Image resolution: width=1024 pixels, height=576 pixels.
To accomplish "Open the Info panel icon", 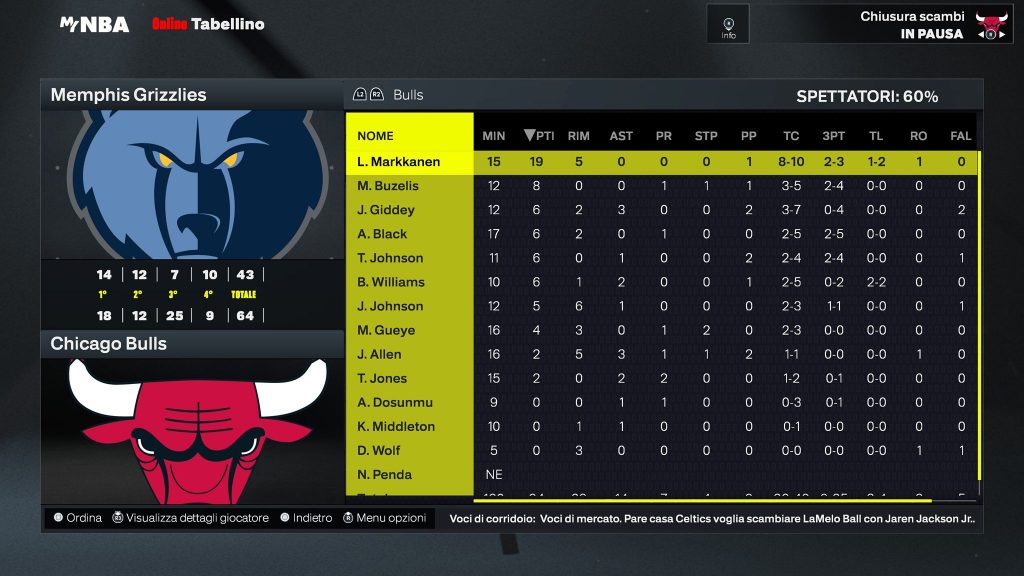I will [x=728, y=24].
